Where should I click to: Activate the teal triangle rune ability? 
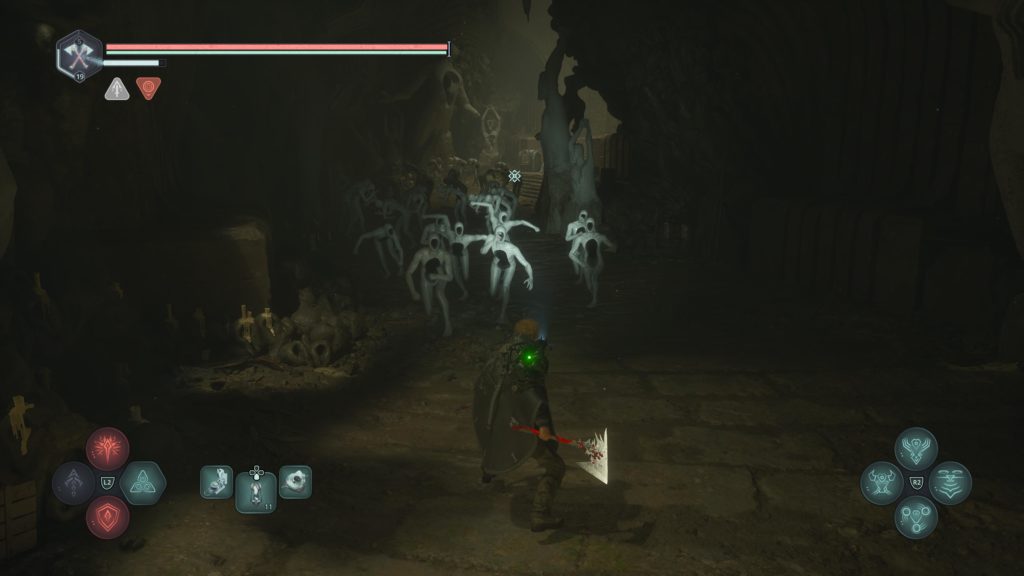[142, 483]
